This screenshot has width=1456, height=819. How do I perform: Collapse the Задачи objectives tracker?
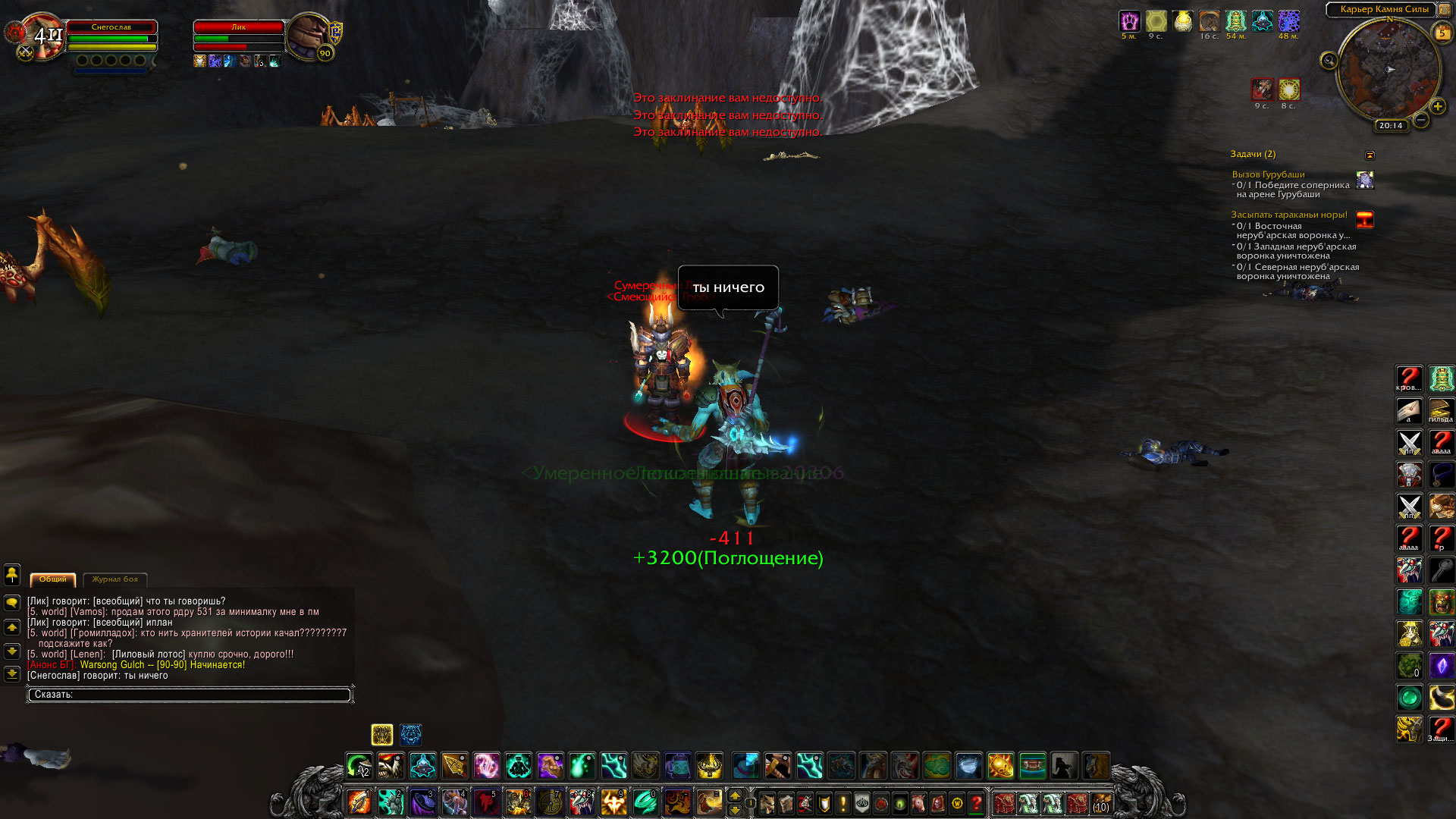pos(1370,155)
